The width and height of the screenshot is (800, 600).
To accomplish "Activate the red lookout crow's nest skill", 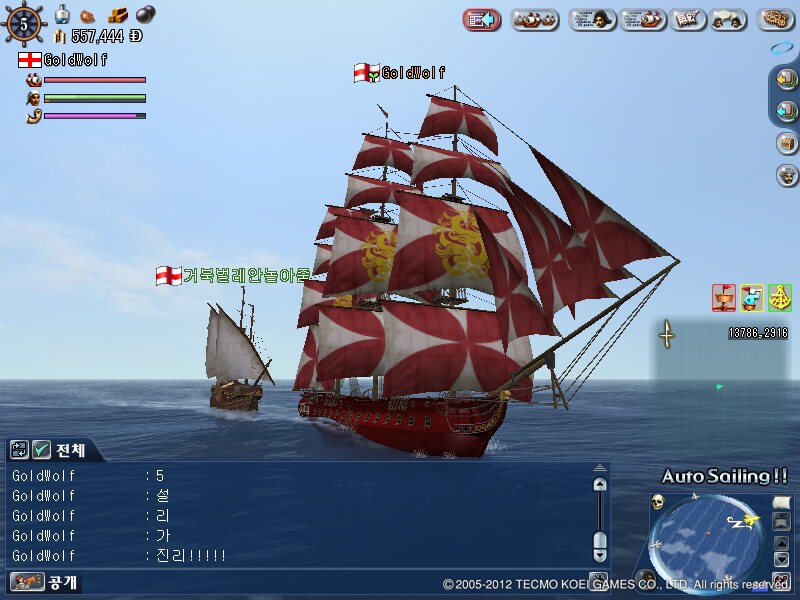I will (x=724, y=297).
